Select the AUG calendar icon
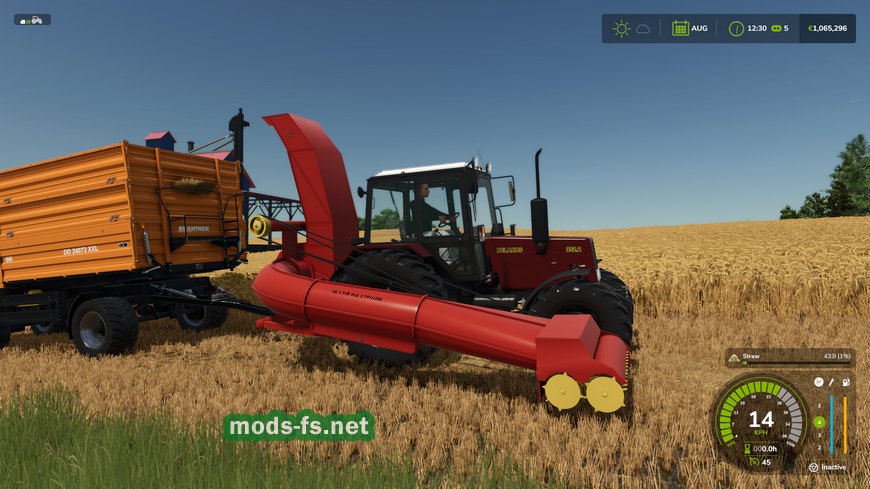Viewport: 870px width, 489px height. tap(680, 28)
